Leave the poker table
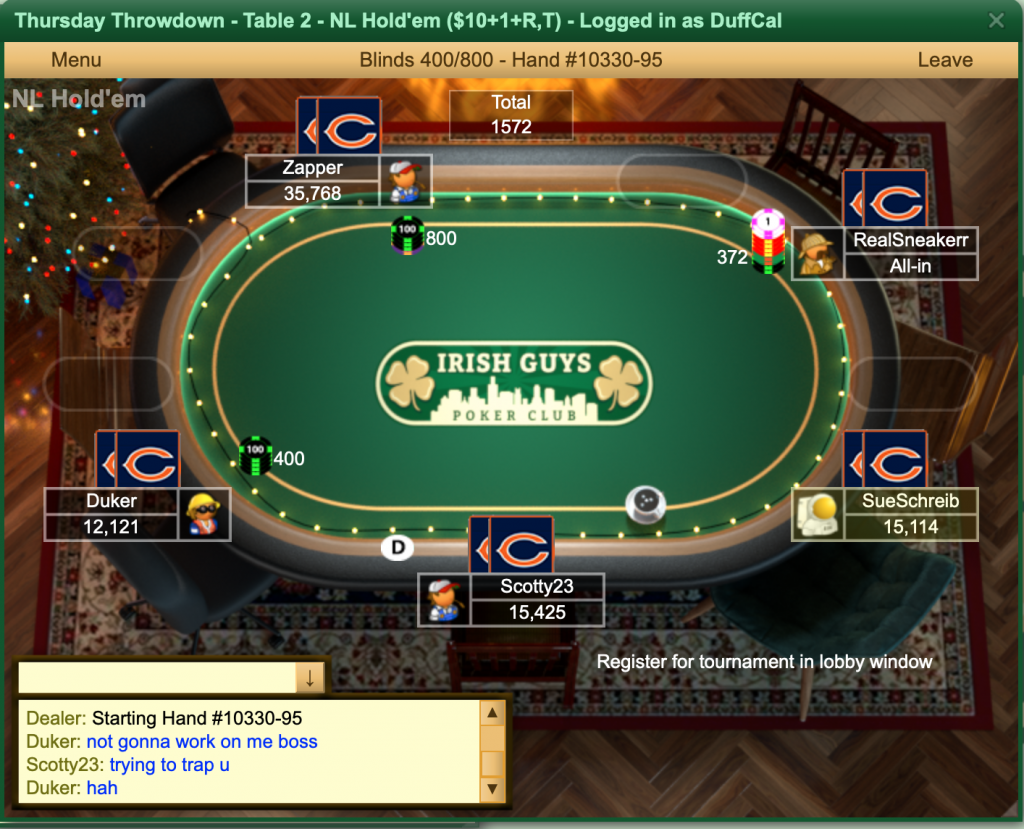1024x829 pixels. [944, 60]
